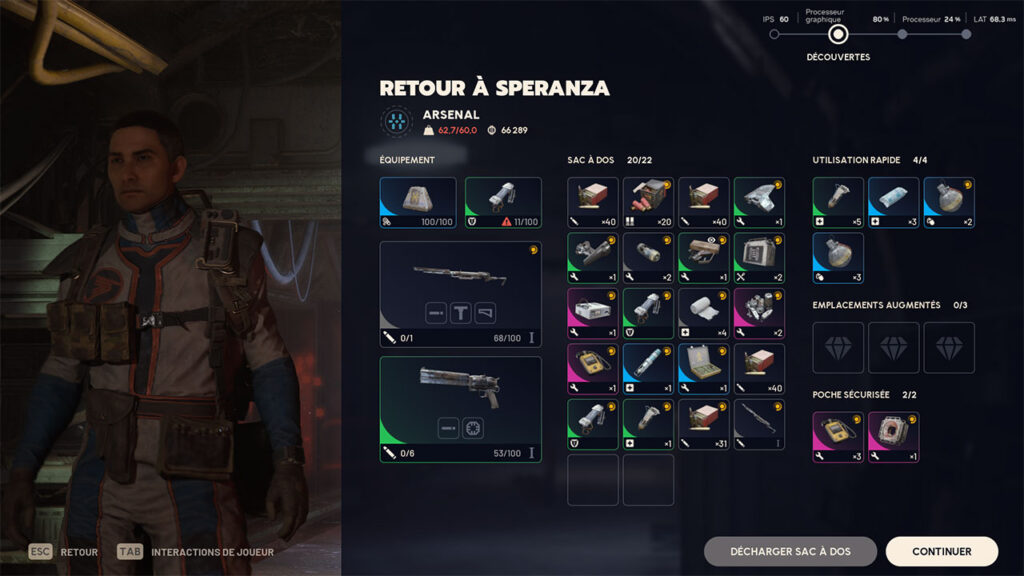Pick the green-filled case in the backpack
1024x576 pixels.
click(703, 369)
